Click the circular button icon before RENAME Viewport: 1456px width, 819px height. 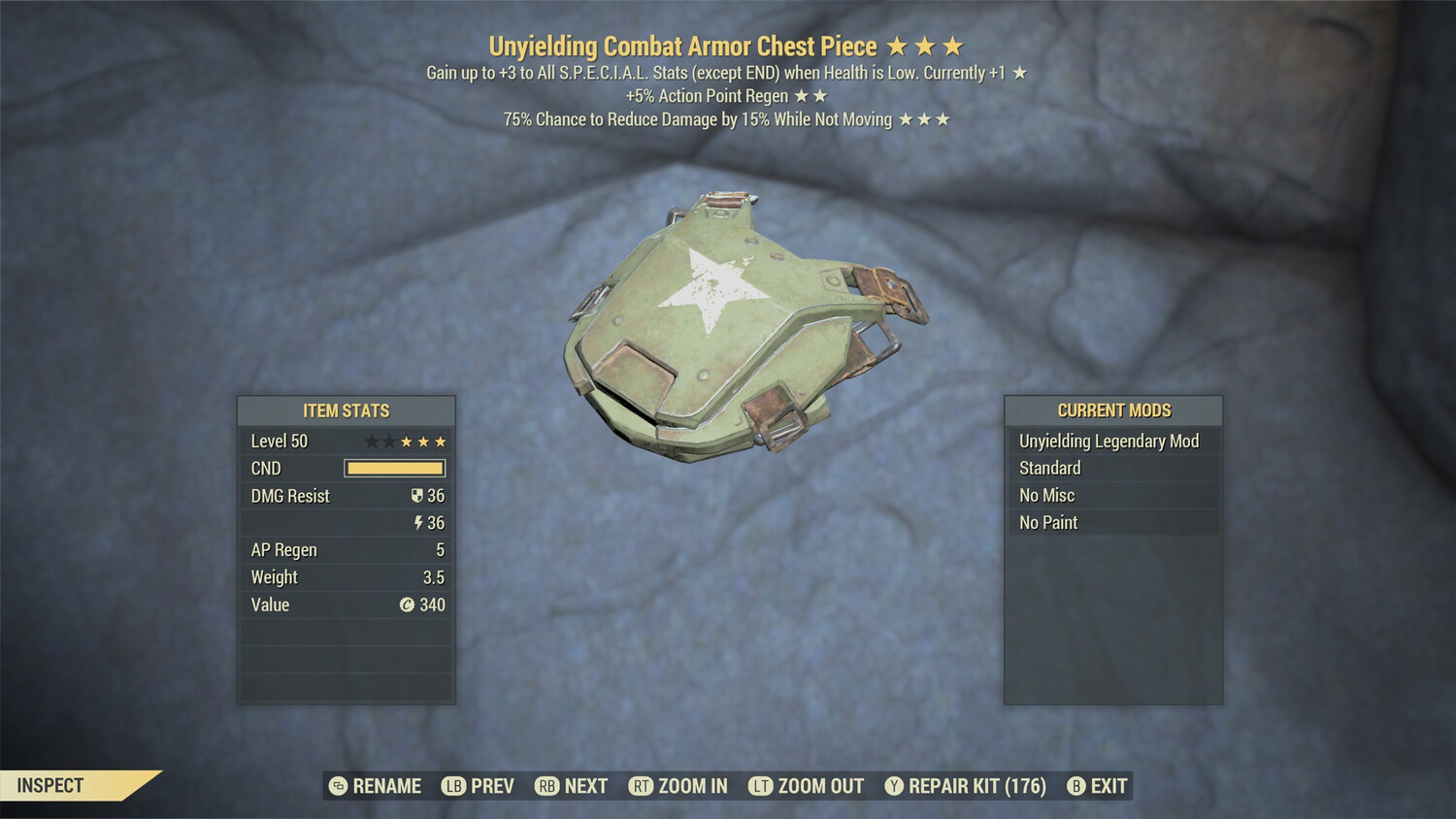click(338, 786)
